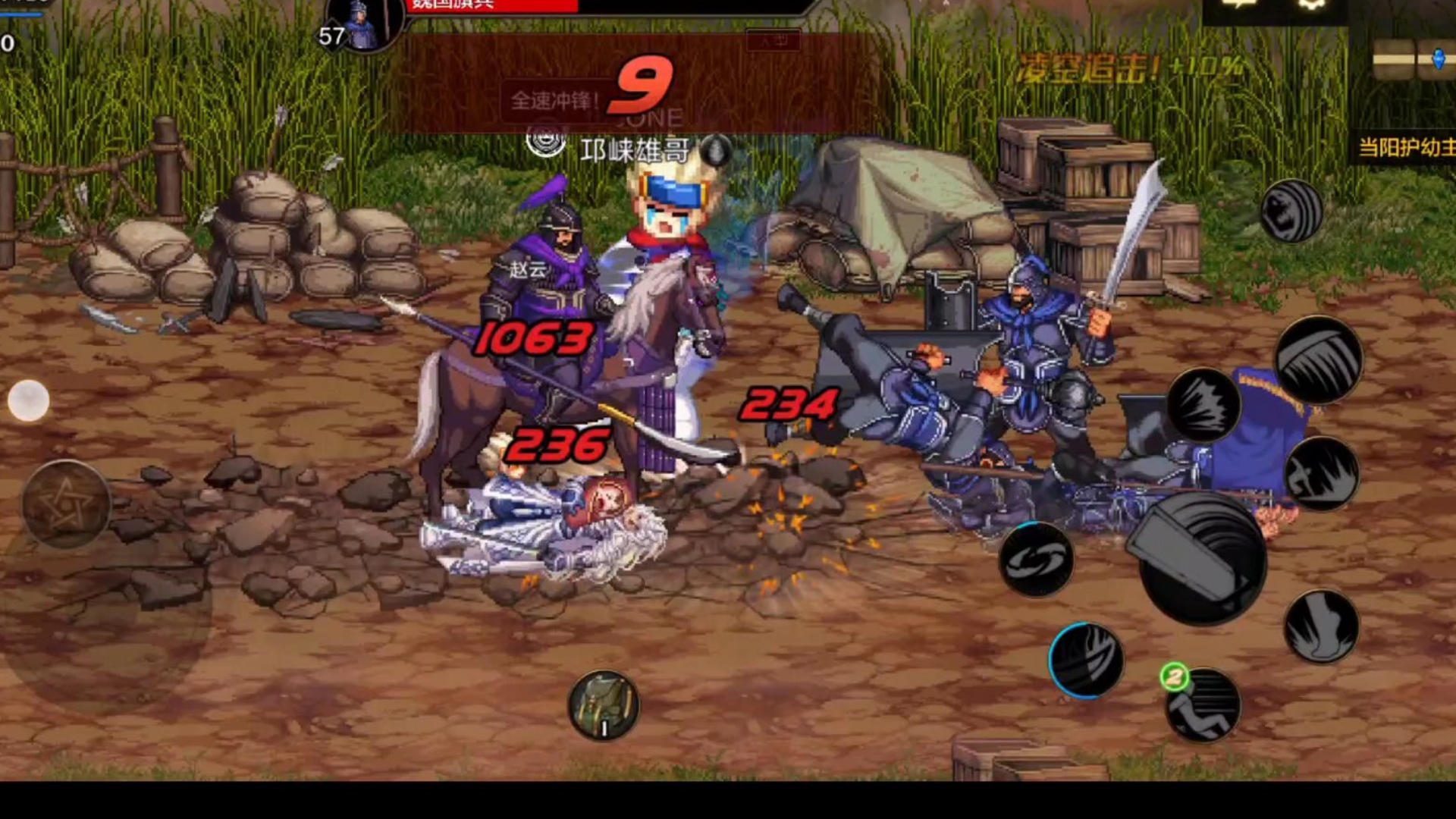1456x819 pixels.
Task: Activate the kicking boot skill
Action: pyautogui.click(x=1321, y=627)
